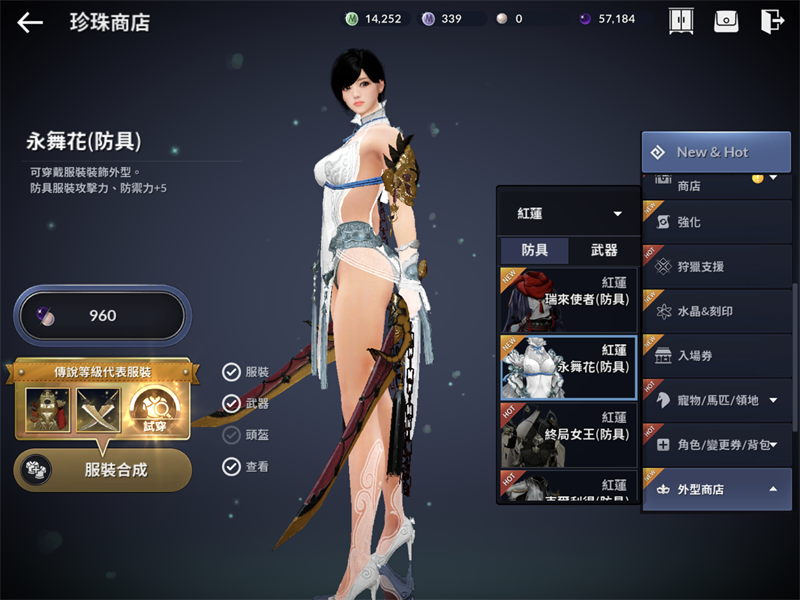Viewport: 800px width, 600px height.
Task: Choose the 終局女王(防具) outfit entry
Action: click(568, 435)
